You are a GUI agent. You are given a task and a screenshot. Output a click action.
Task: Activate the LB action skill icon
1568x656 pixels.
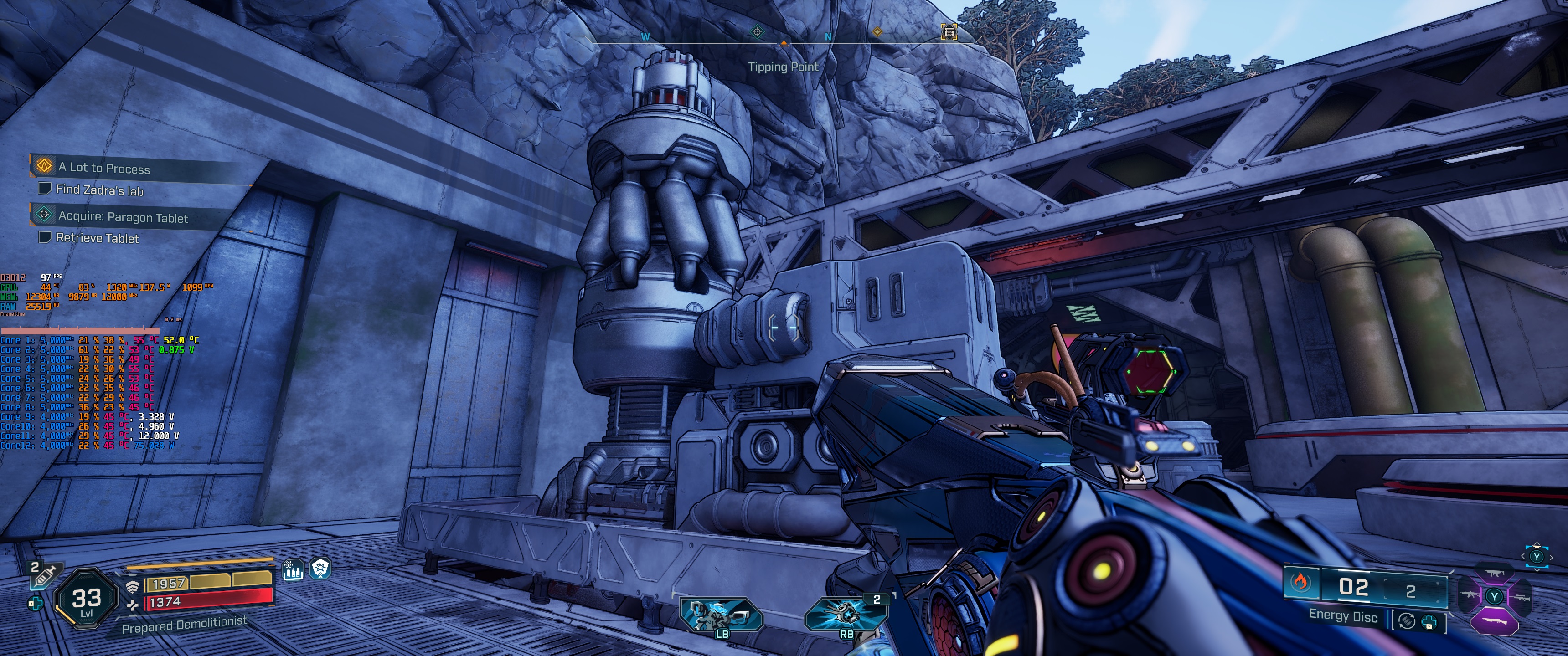coord(721,615)
